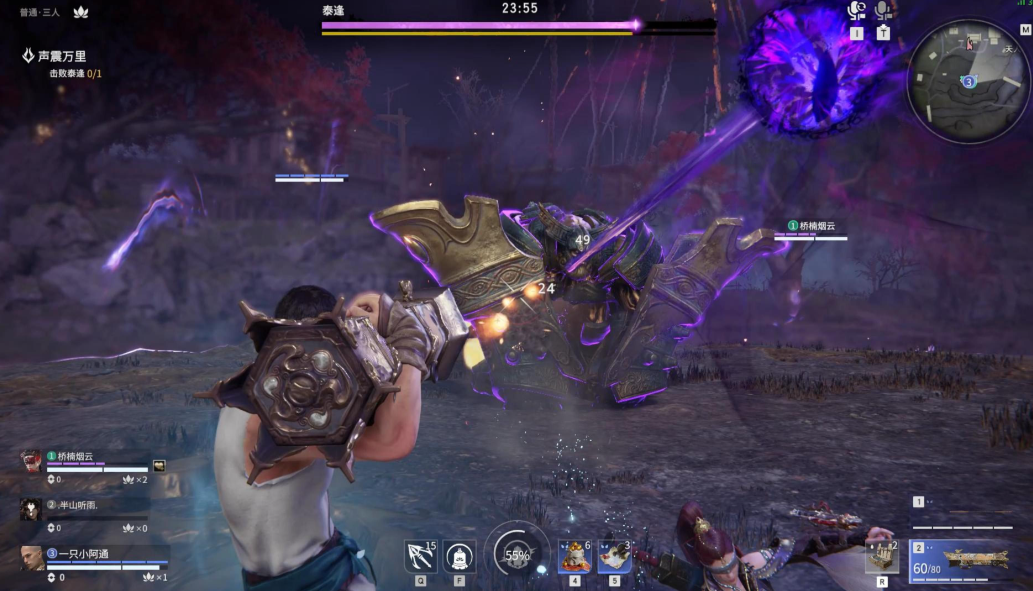The image size is (1033, 591).
Task: Use the repair kit item slot
Action: [881, 557]
